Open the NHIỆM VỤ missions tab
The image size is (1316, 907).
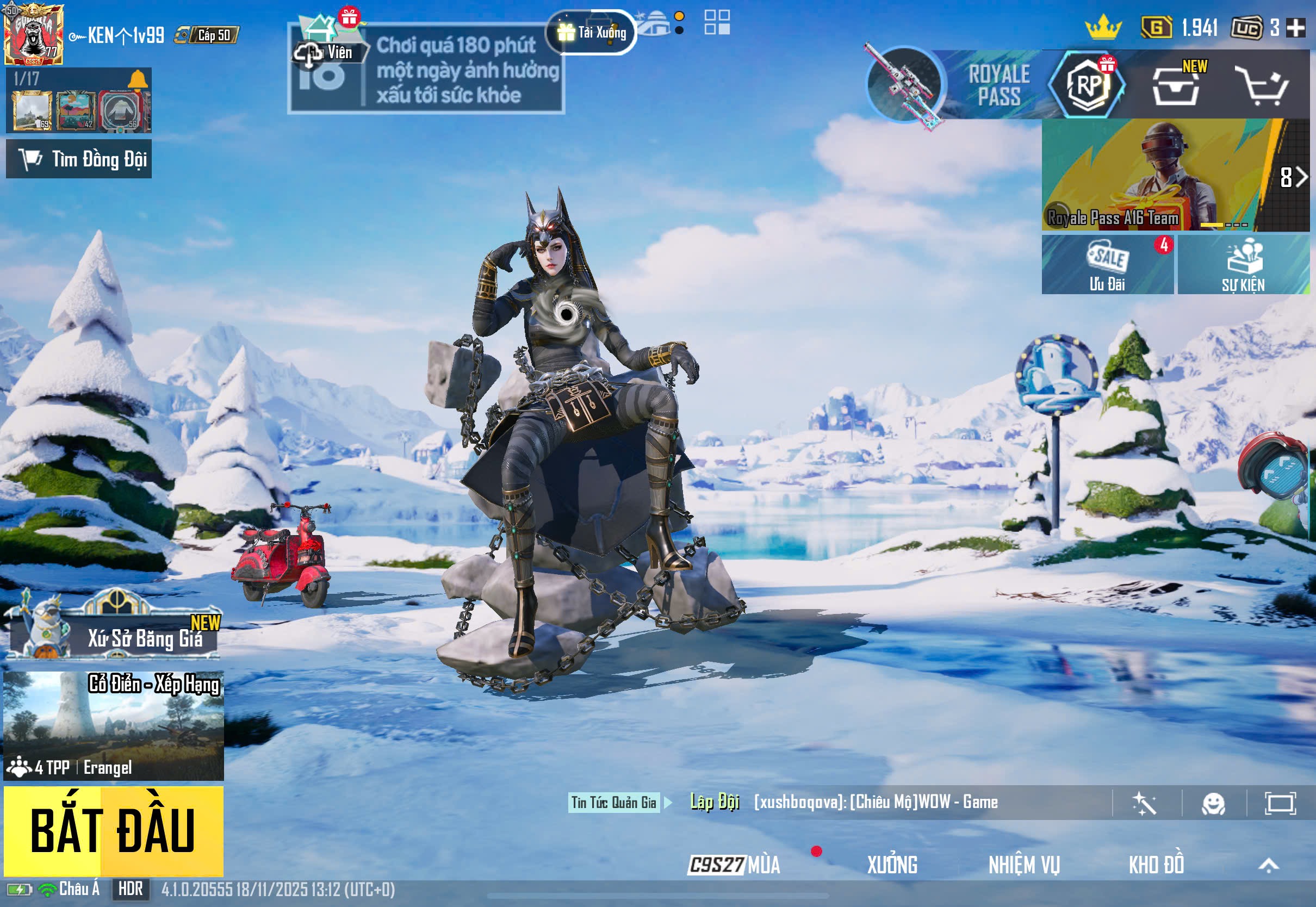1024,865
